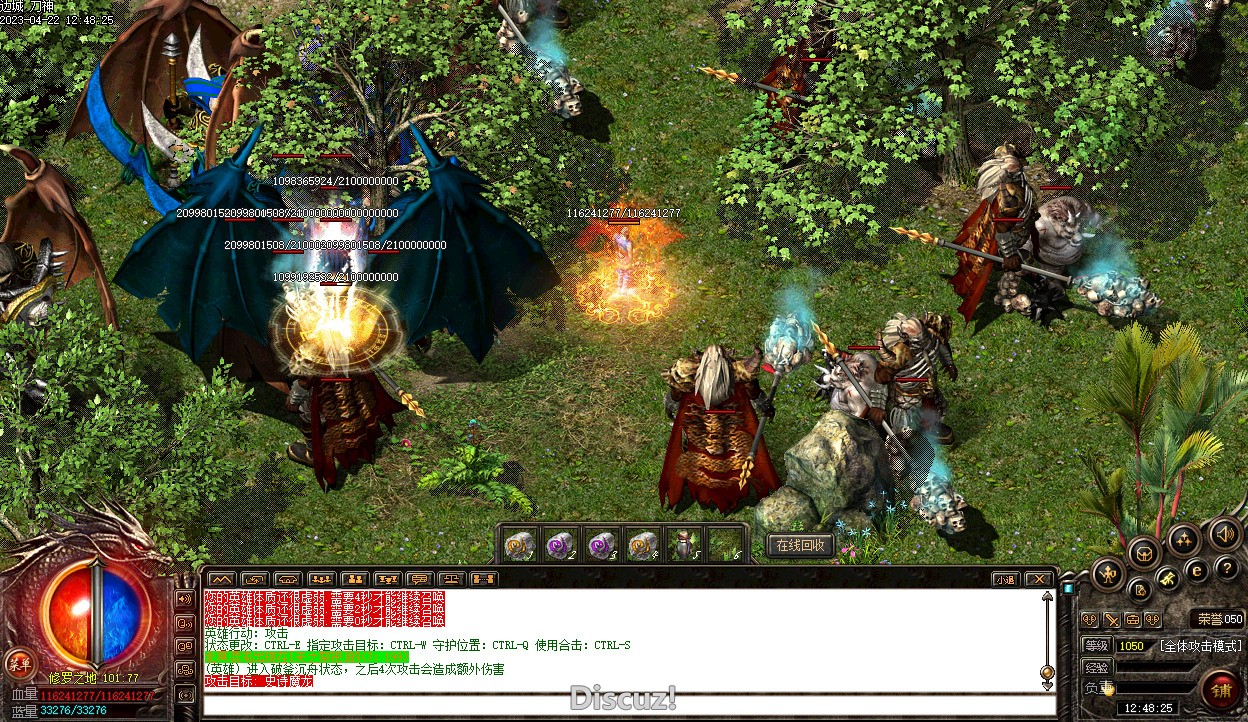This screenshot has height=722, width=1248.
Task: Use the orange swirl scroll in belt slot 1
Action: click(x=520, y=545)
